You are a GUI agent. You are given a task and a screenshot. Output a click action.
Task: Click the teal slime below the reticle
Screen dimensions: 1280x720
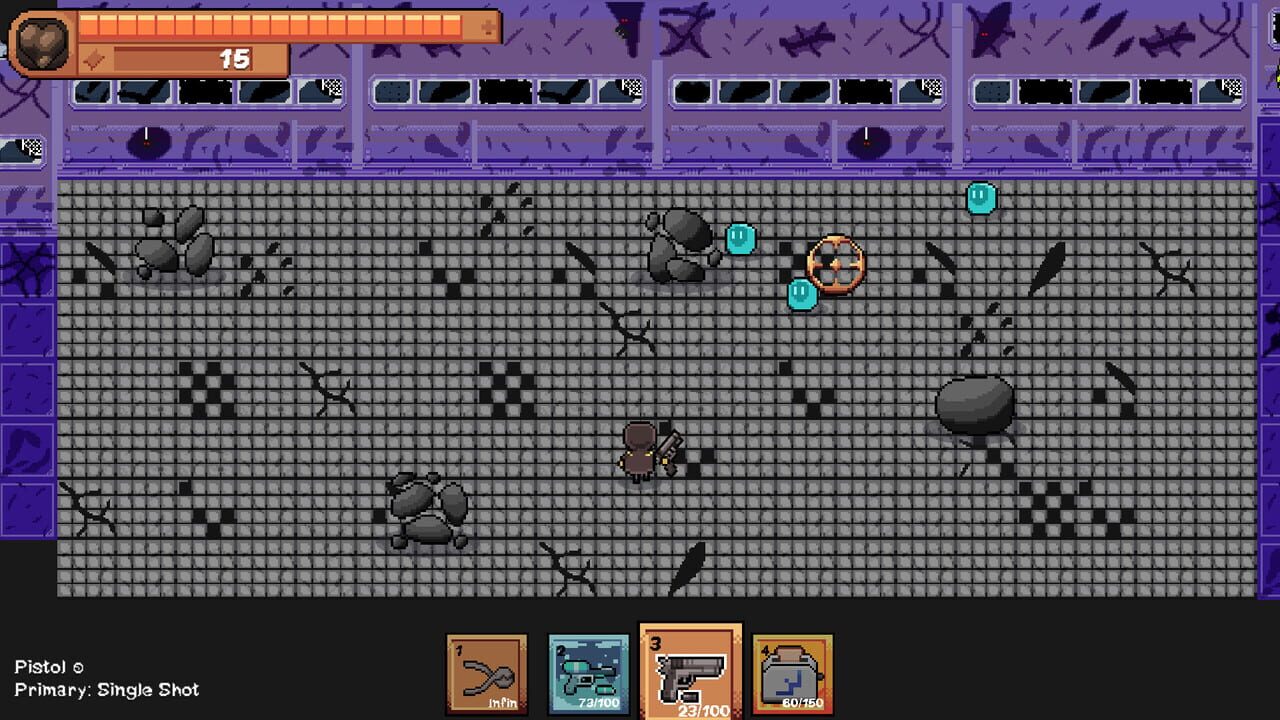pyautogui.click(x=800, y=295)
